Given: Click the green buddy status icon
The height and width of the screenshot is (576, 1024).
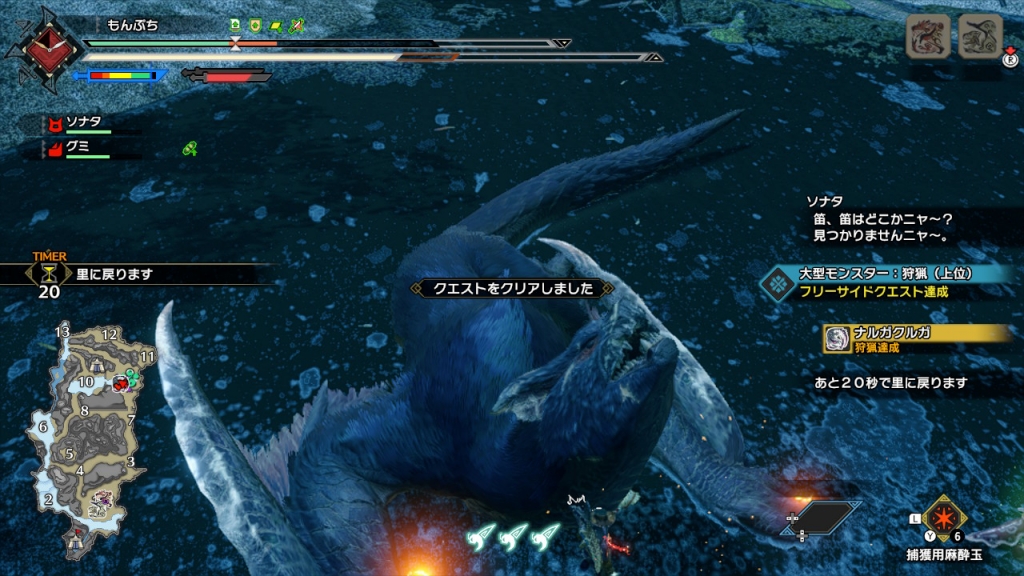Looking at the screenshot, I should point(189,149).
